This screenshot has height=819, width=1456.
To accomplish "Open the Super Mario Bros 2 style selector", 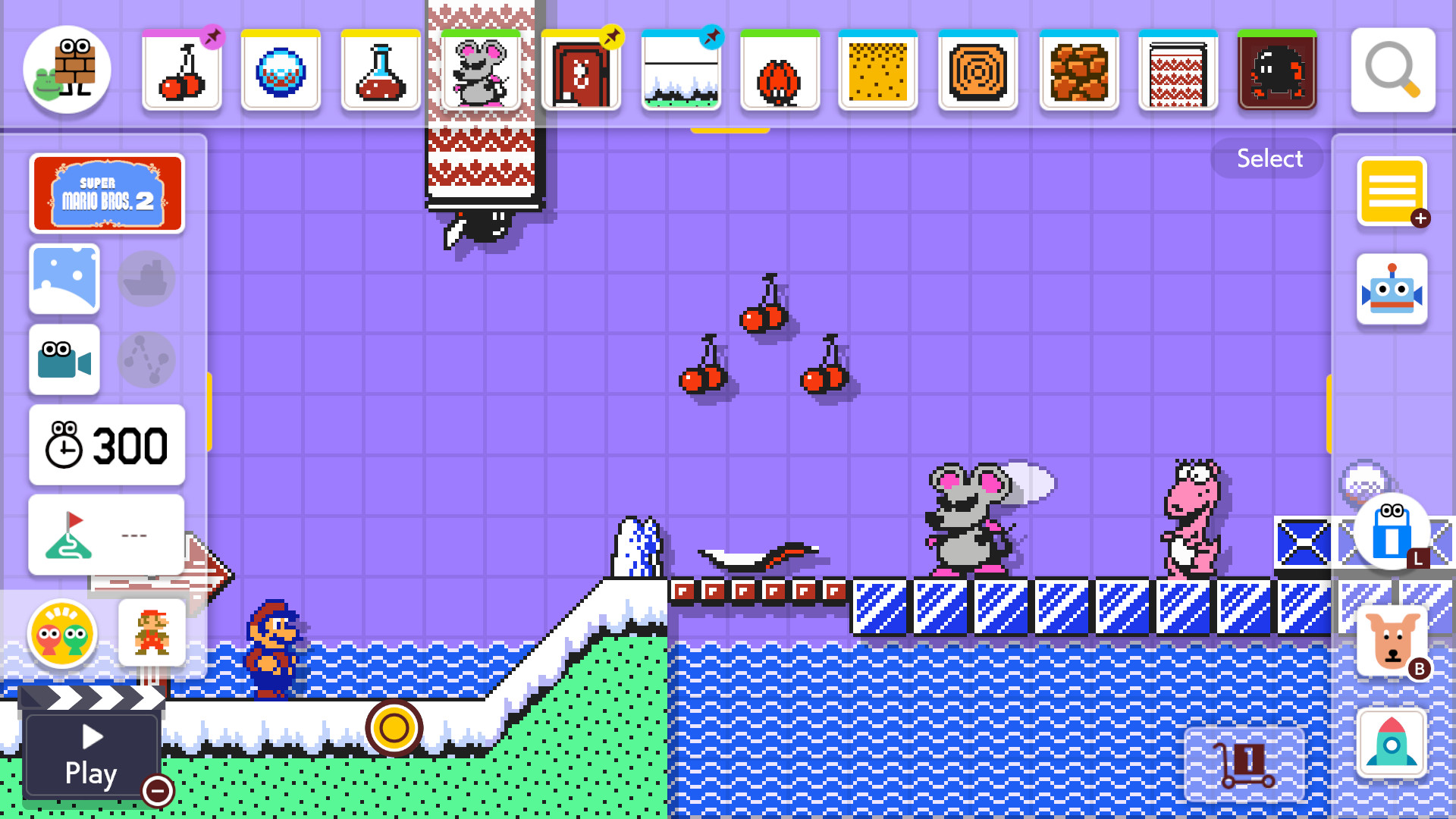I will [x=107, y=193].
